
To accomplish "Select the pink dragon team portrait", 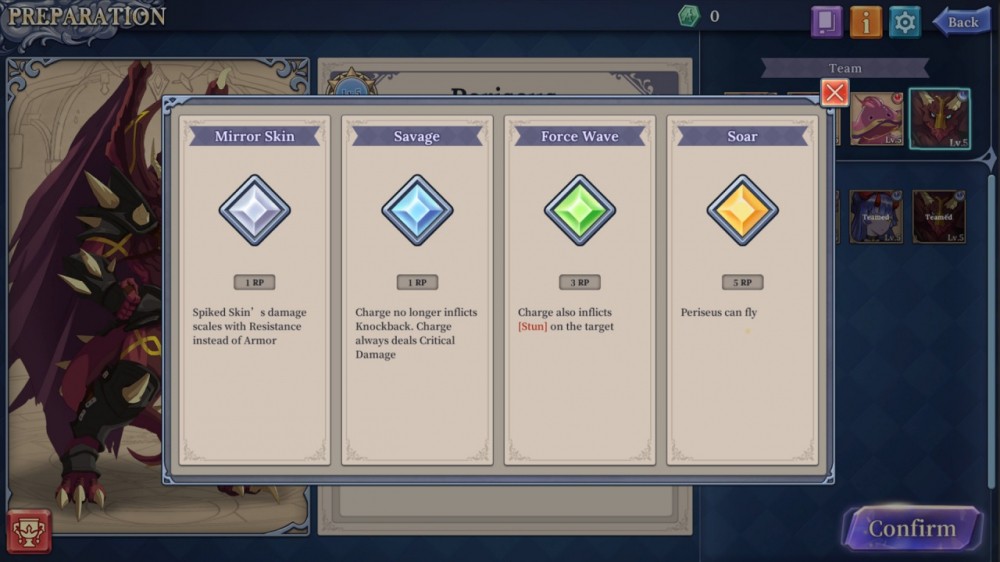I will [877, 120].
